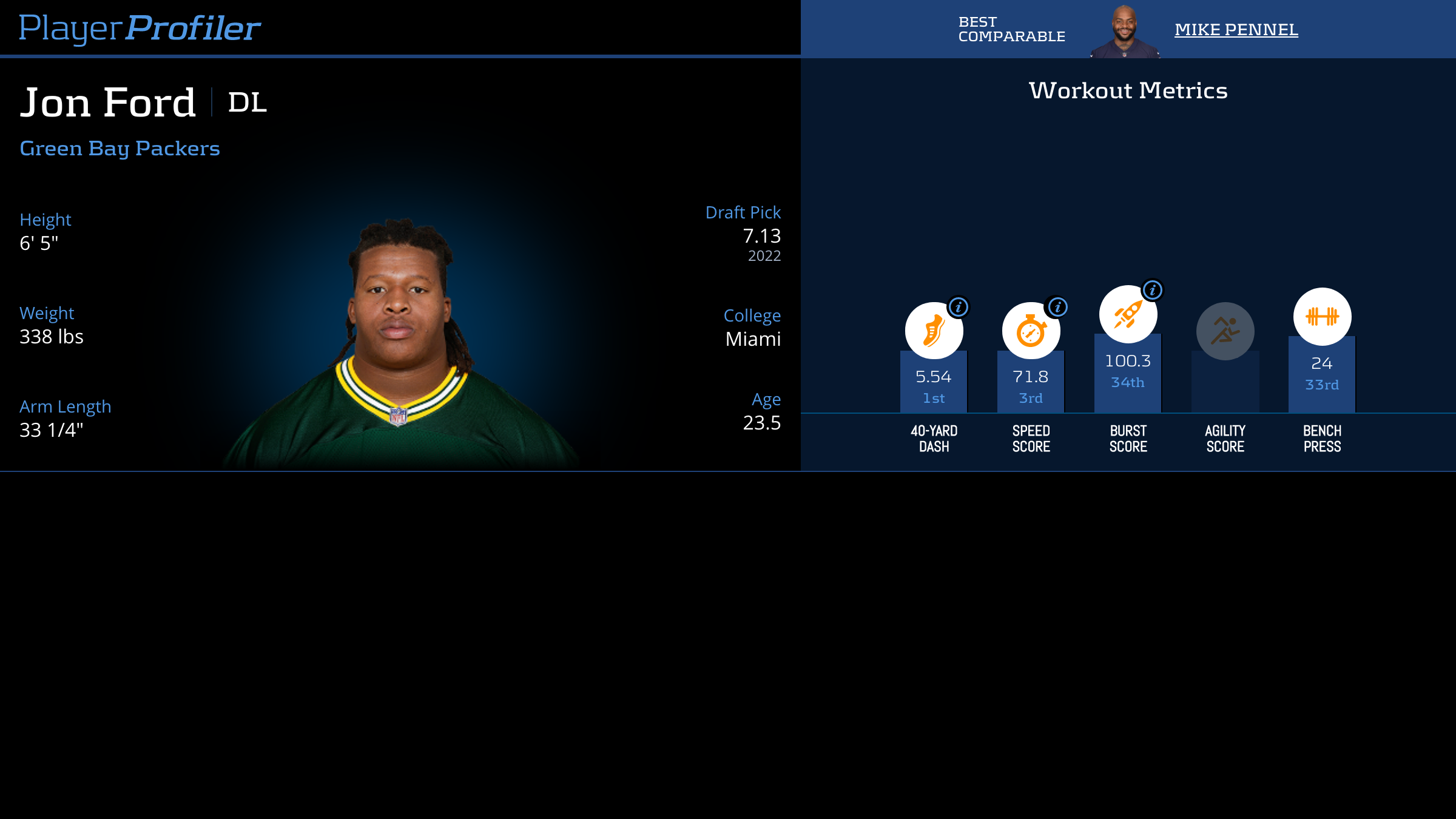The height and width of the screenshot is (819, 1456).
Task: Show info for the Speed Score metric
Action: point(1057,307)
